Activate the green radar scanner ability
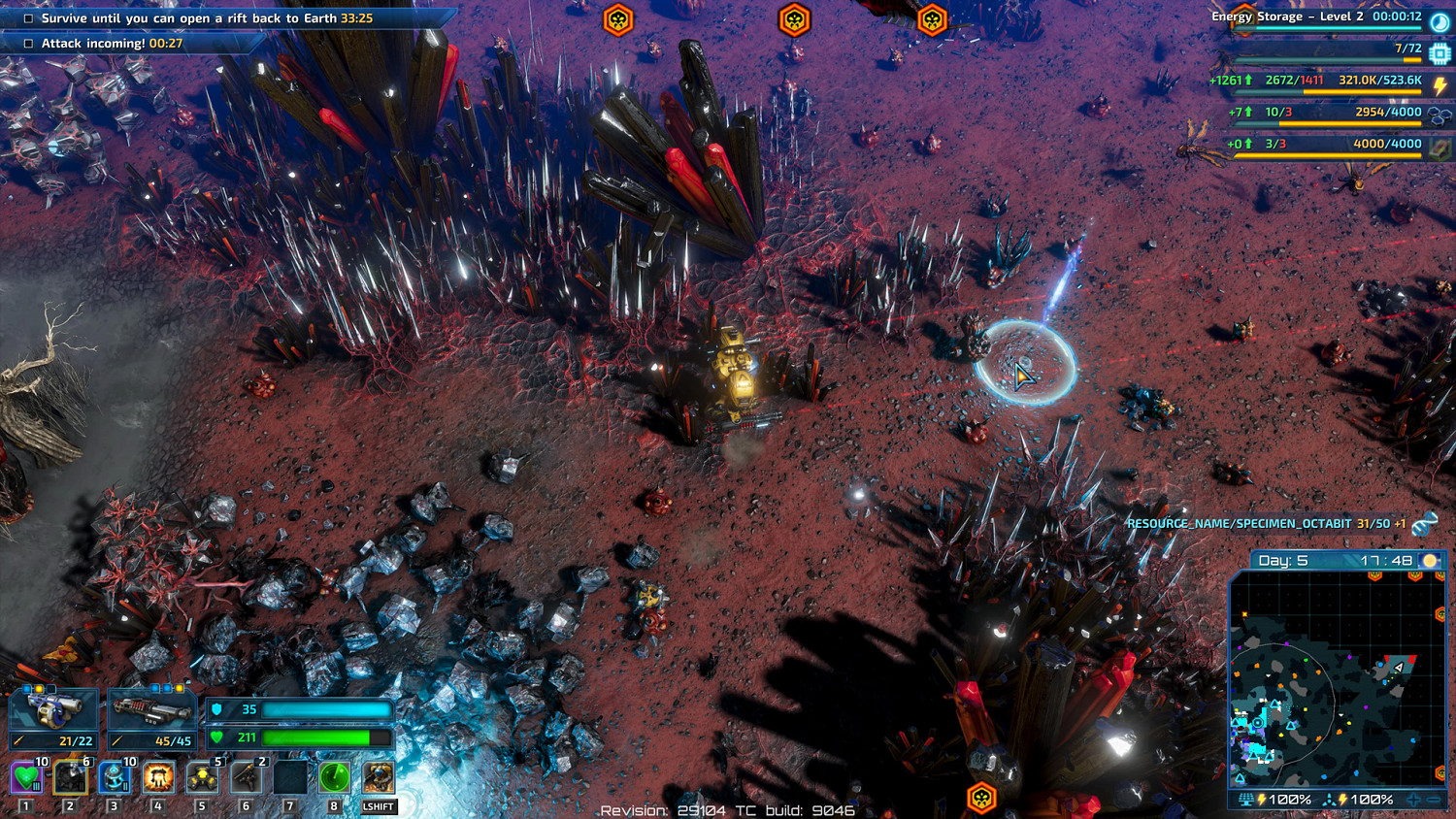 (334, 778)
